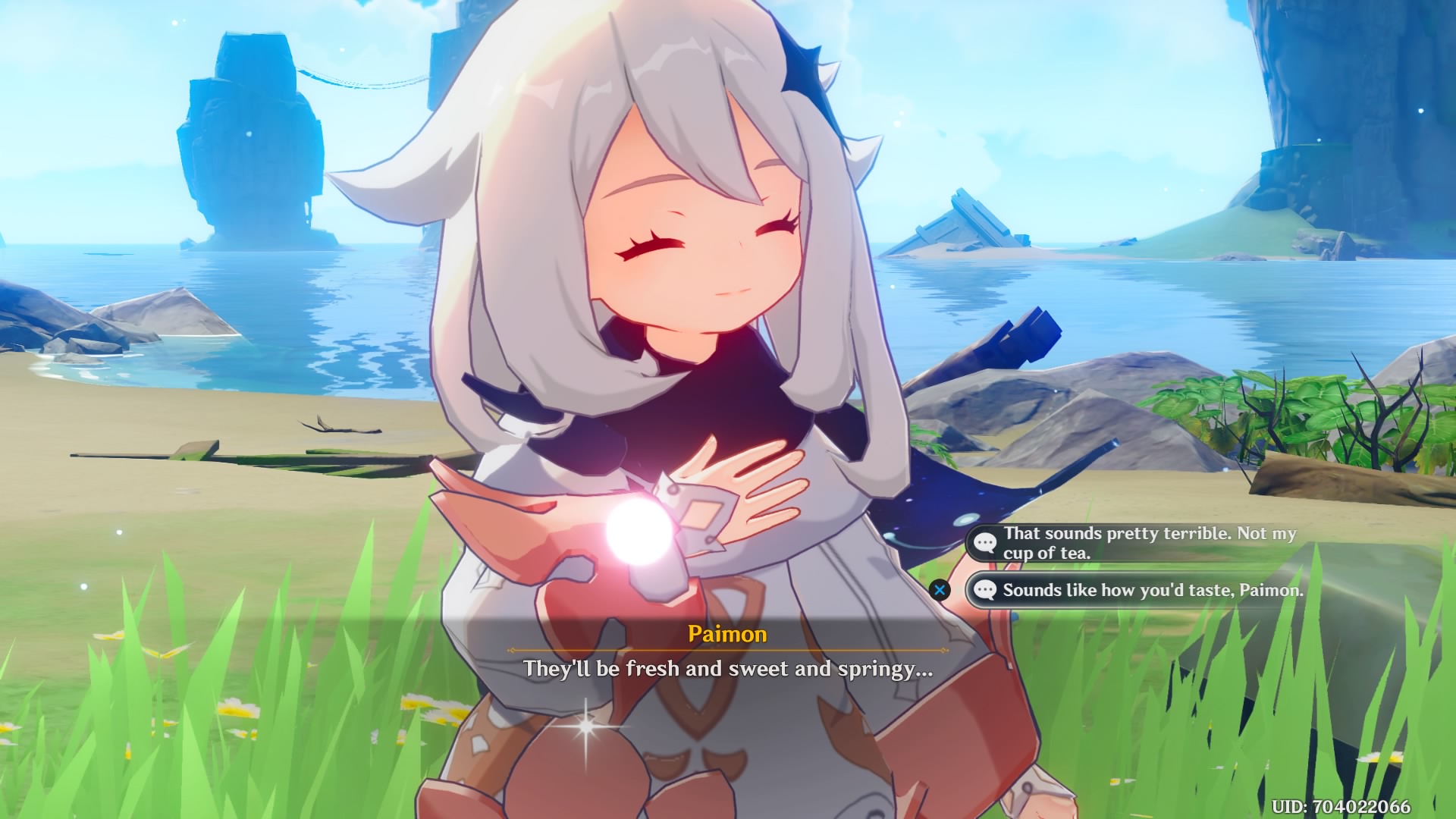The image size is (1456, 819).
Task: Click the speech bubble icon on the top dialogue option
Action: (986, 543)
